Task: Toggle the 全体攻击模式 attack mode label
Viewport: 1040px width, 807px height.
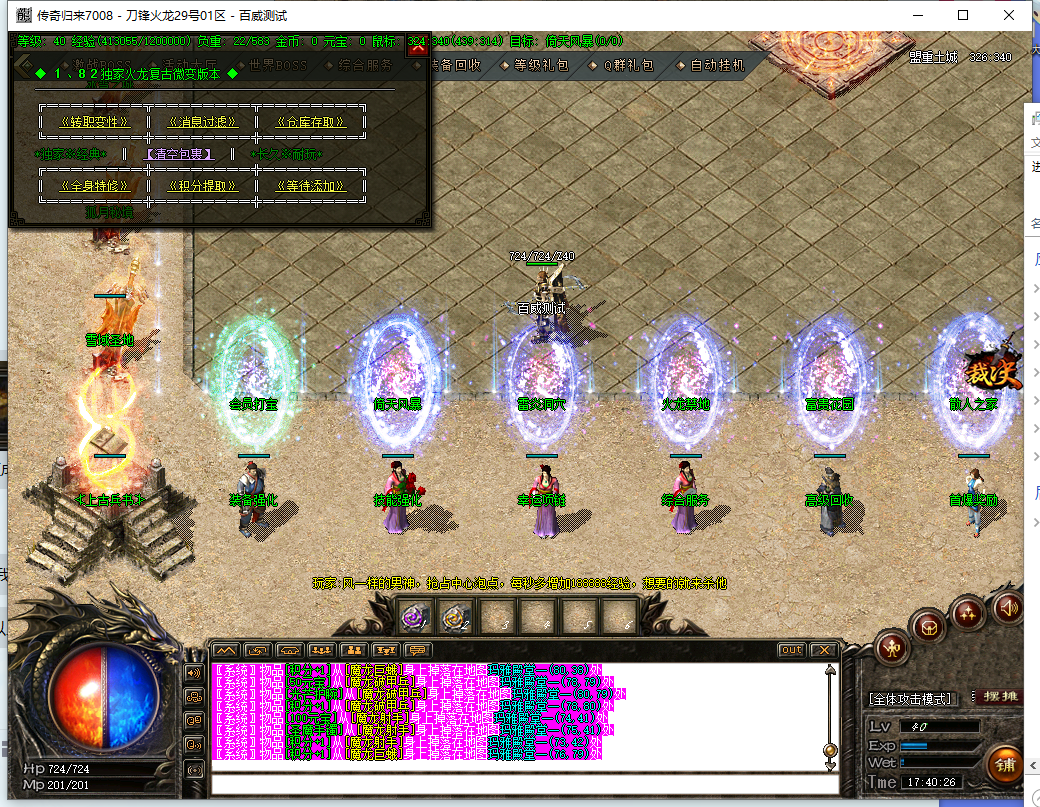Action: click(911, 698)
